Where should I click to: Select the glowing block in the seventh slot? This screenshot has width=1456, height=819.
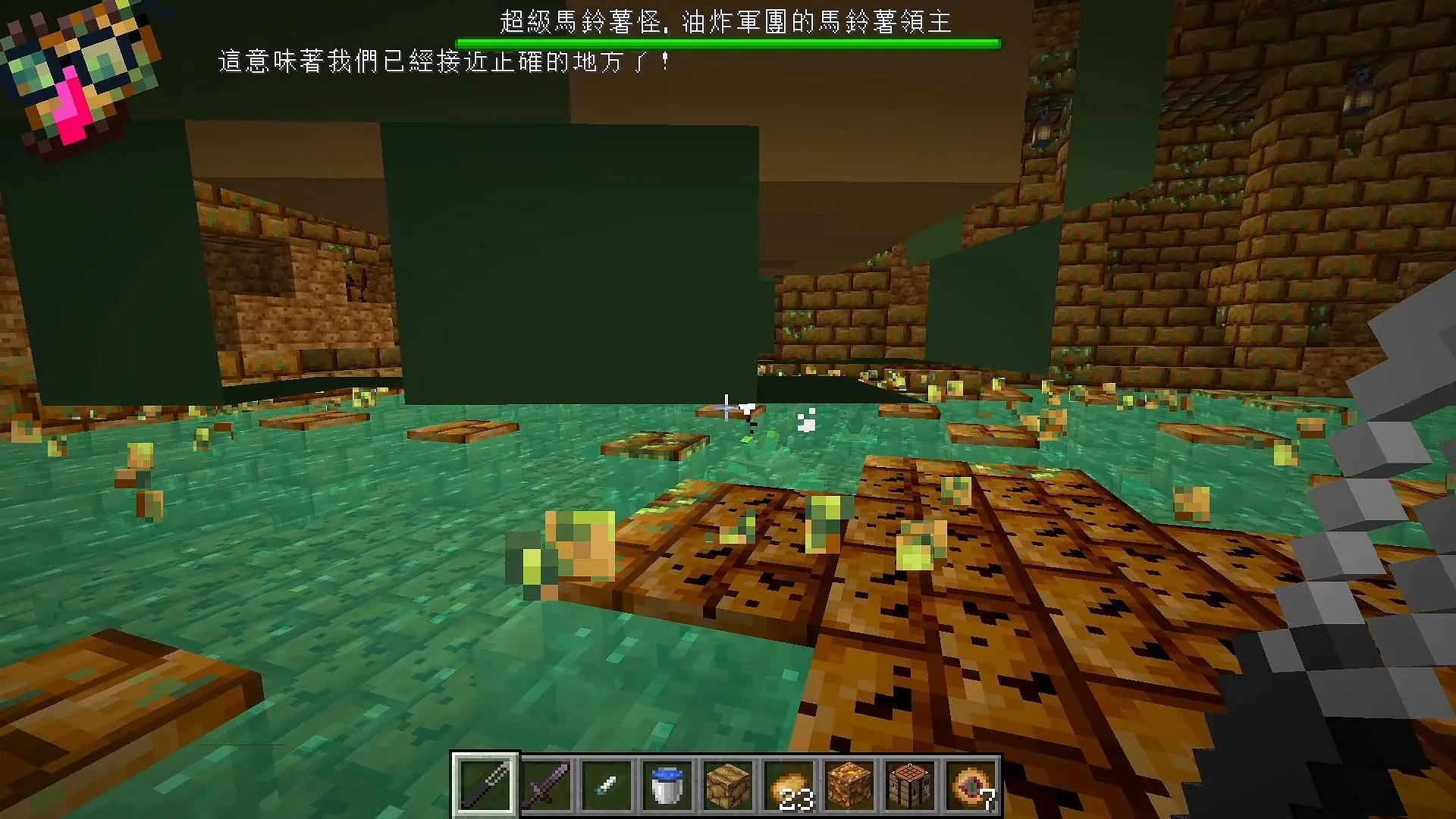(x=847, y=785)
